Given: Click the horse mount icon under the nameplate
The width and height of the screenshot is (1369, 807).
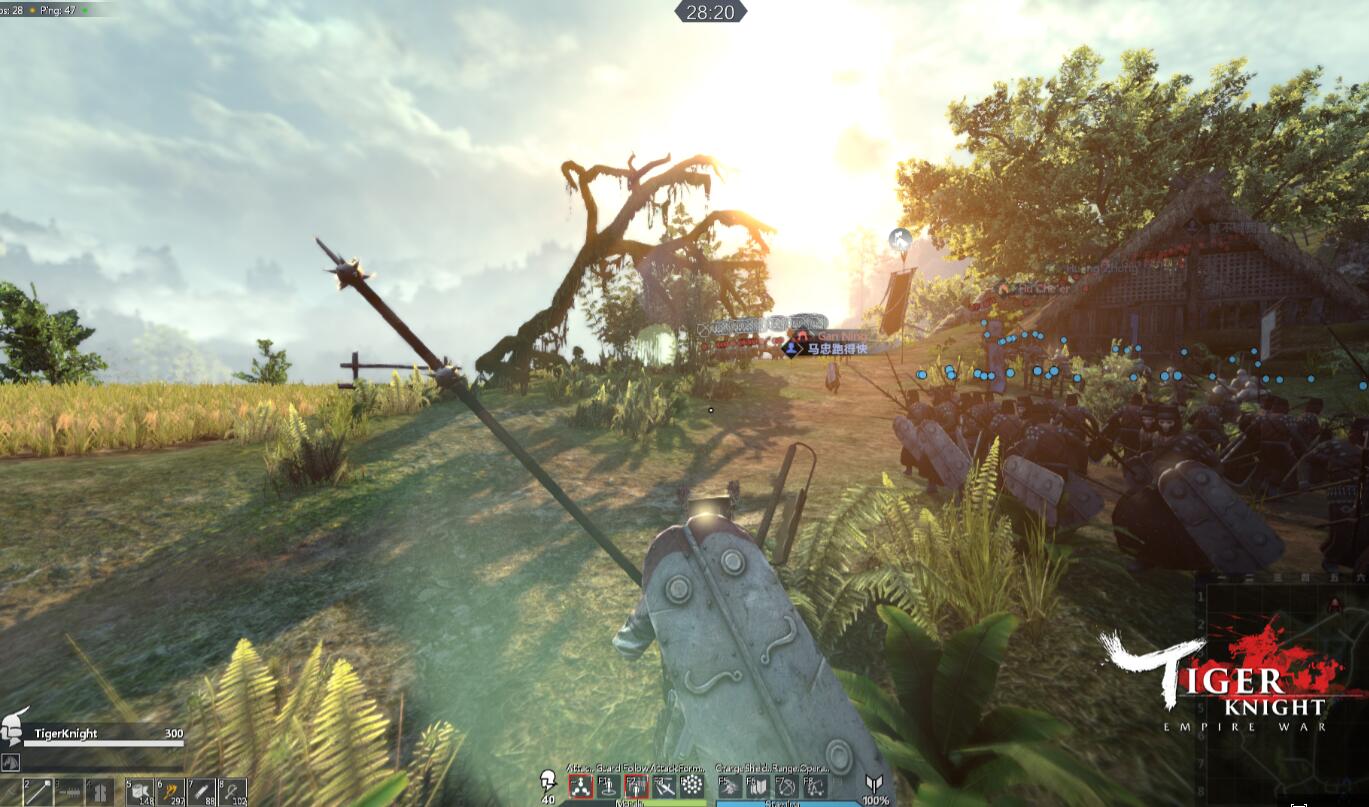Looking at the screenshot, I should coord(11,762).
